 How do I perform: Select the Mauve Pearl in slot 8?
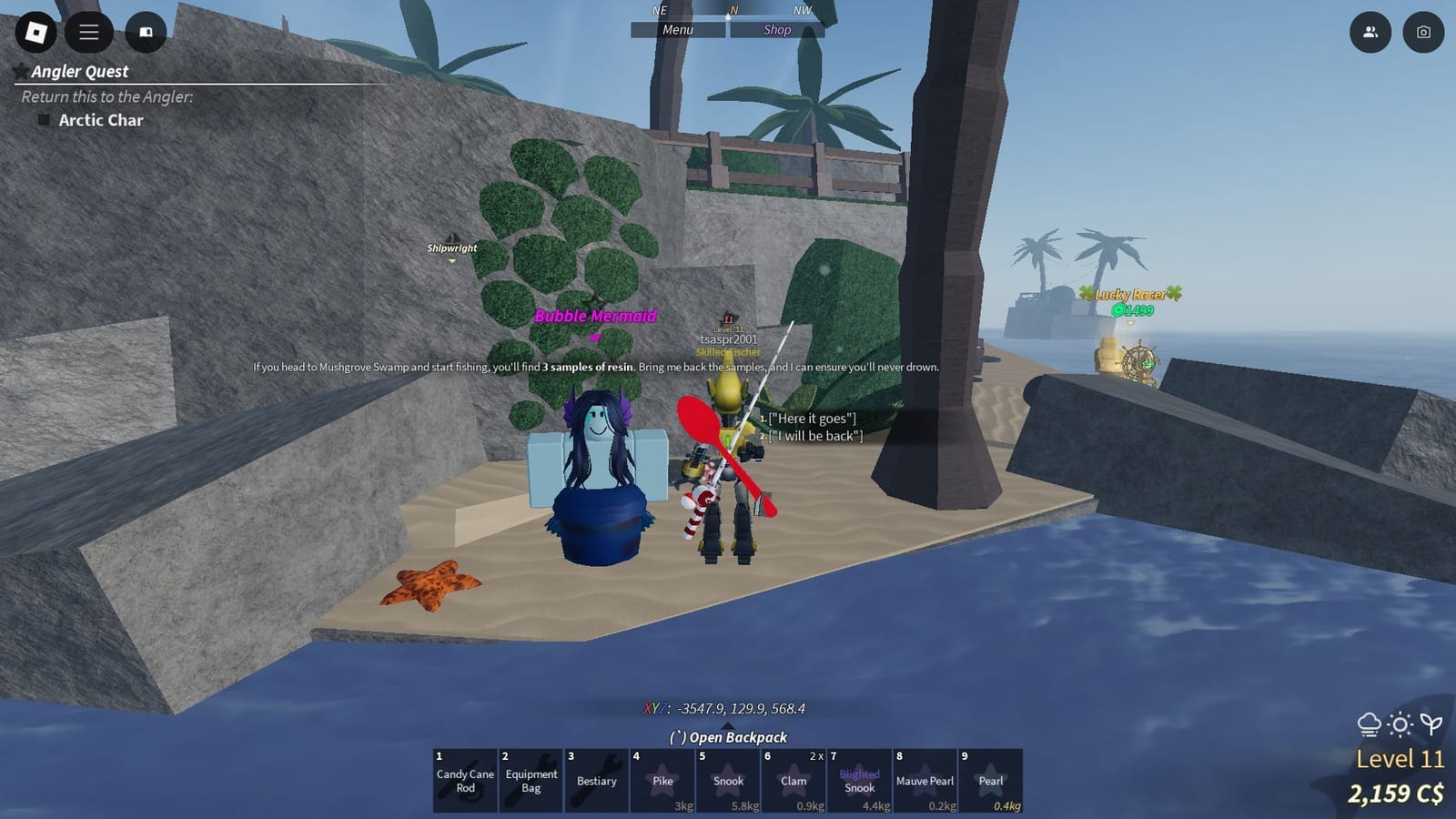[925, 781]
